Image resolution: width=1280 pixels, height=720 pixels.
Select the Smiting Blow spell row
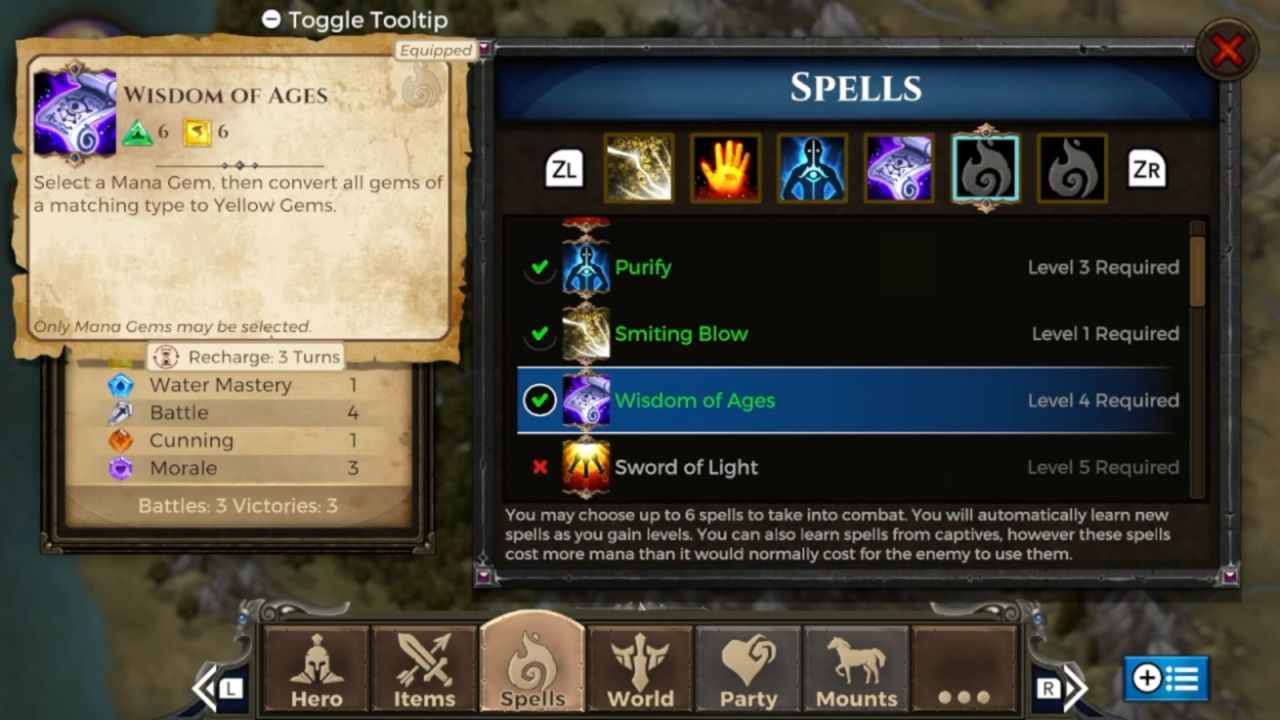(x=848, y=334)
